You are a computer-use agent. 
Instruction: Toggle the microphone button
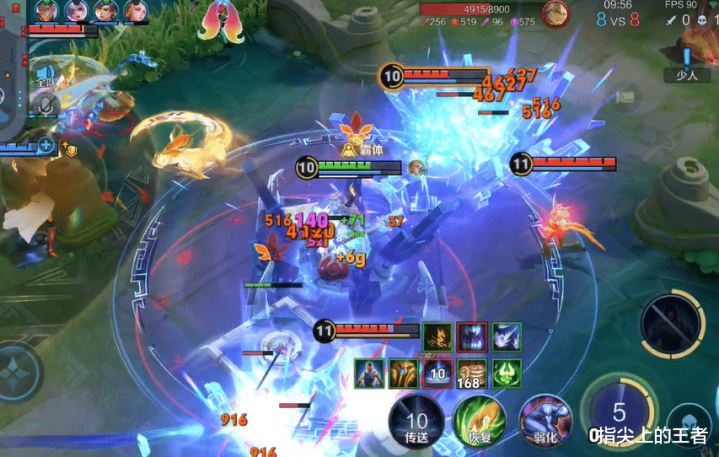(x=47, y=104)
